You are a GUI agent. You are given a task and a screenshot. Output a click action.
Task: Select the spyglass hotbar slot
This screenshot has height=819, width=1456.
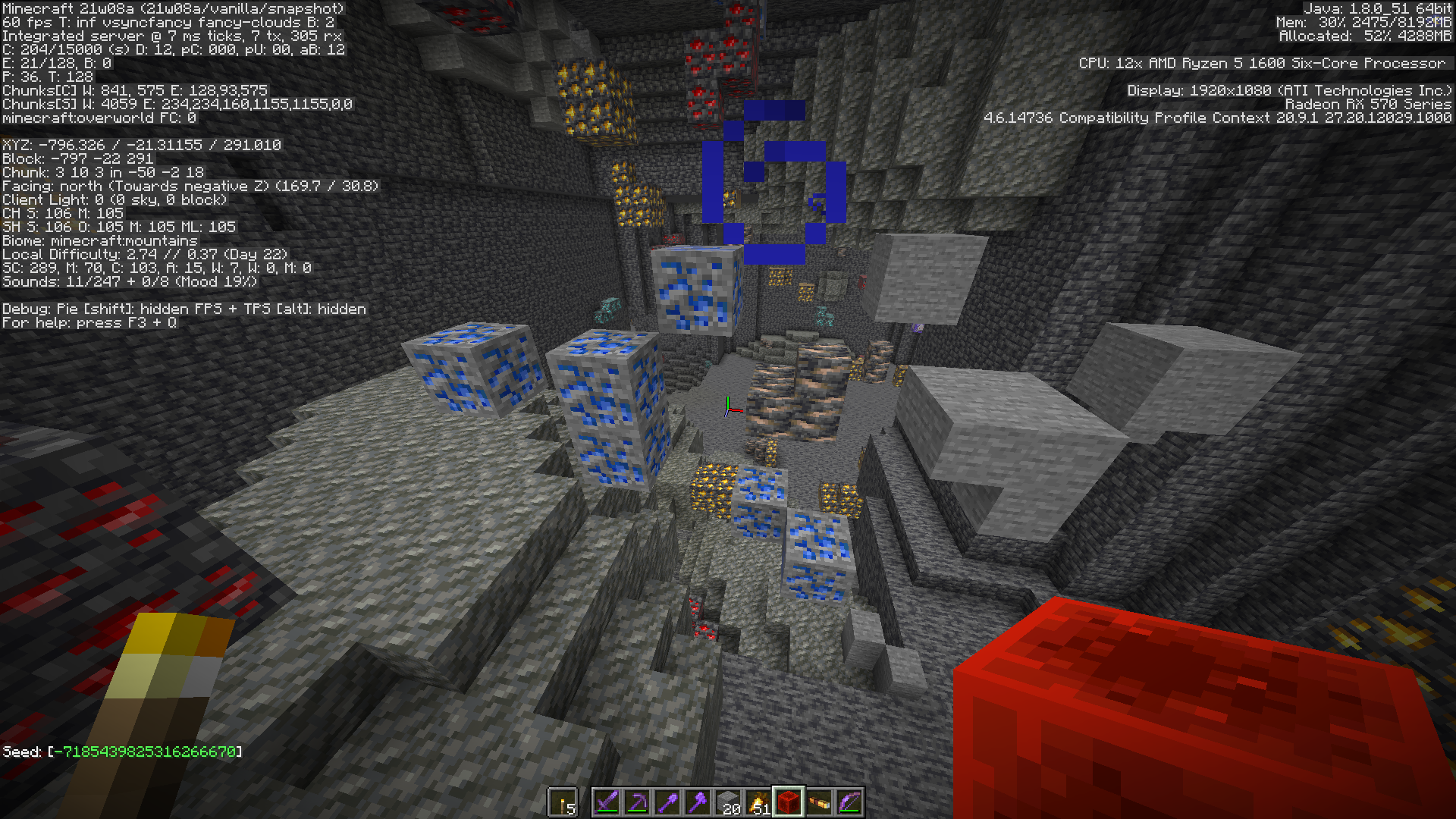(x=819, y=802)
